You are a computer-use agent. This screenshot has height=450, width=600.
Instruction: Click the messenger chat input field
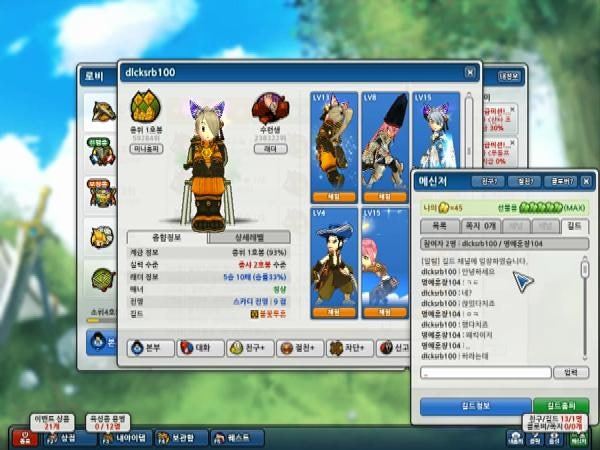[x=485, y=373]
